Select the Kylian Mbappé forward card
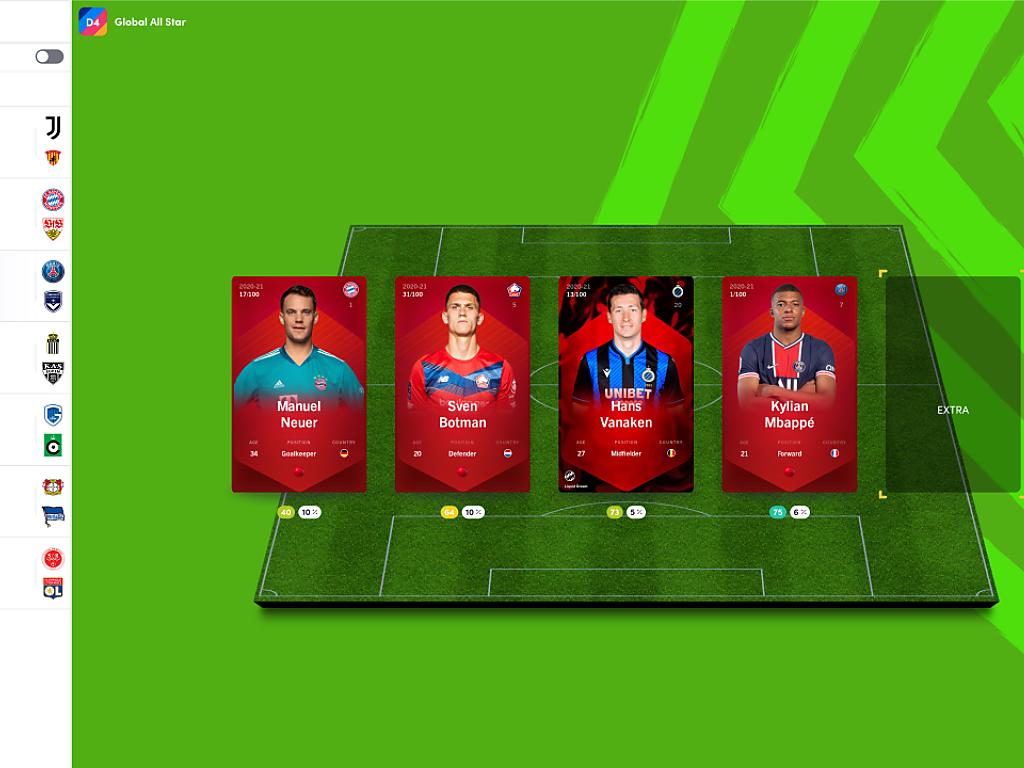The width and height of the screenshot is (1024, 768). (789, 384)
